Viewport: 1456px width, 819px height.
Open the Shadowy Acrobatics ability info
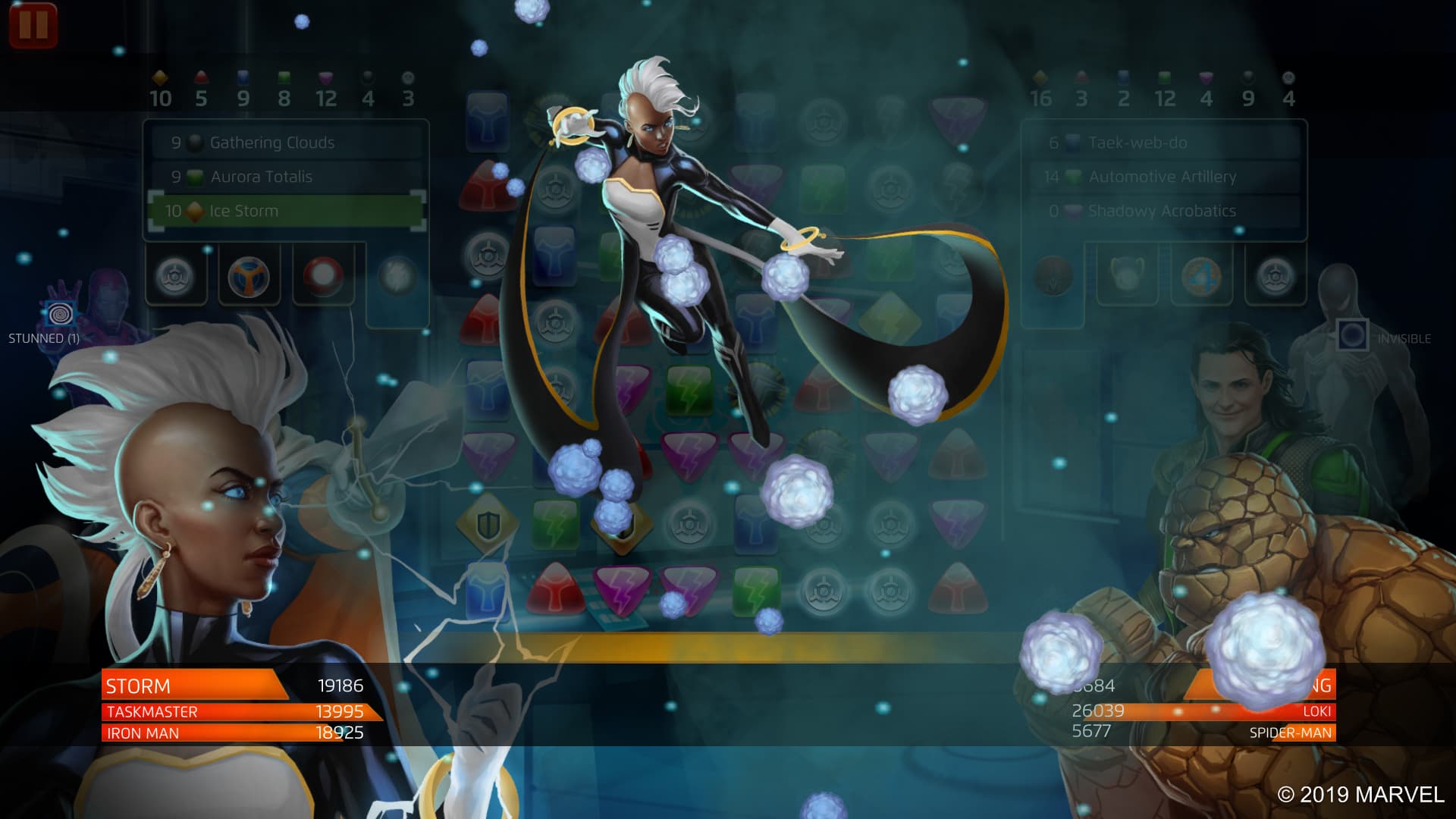click(x=1163, y=211)
